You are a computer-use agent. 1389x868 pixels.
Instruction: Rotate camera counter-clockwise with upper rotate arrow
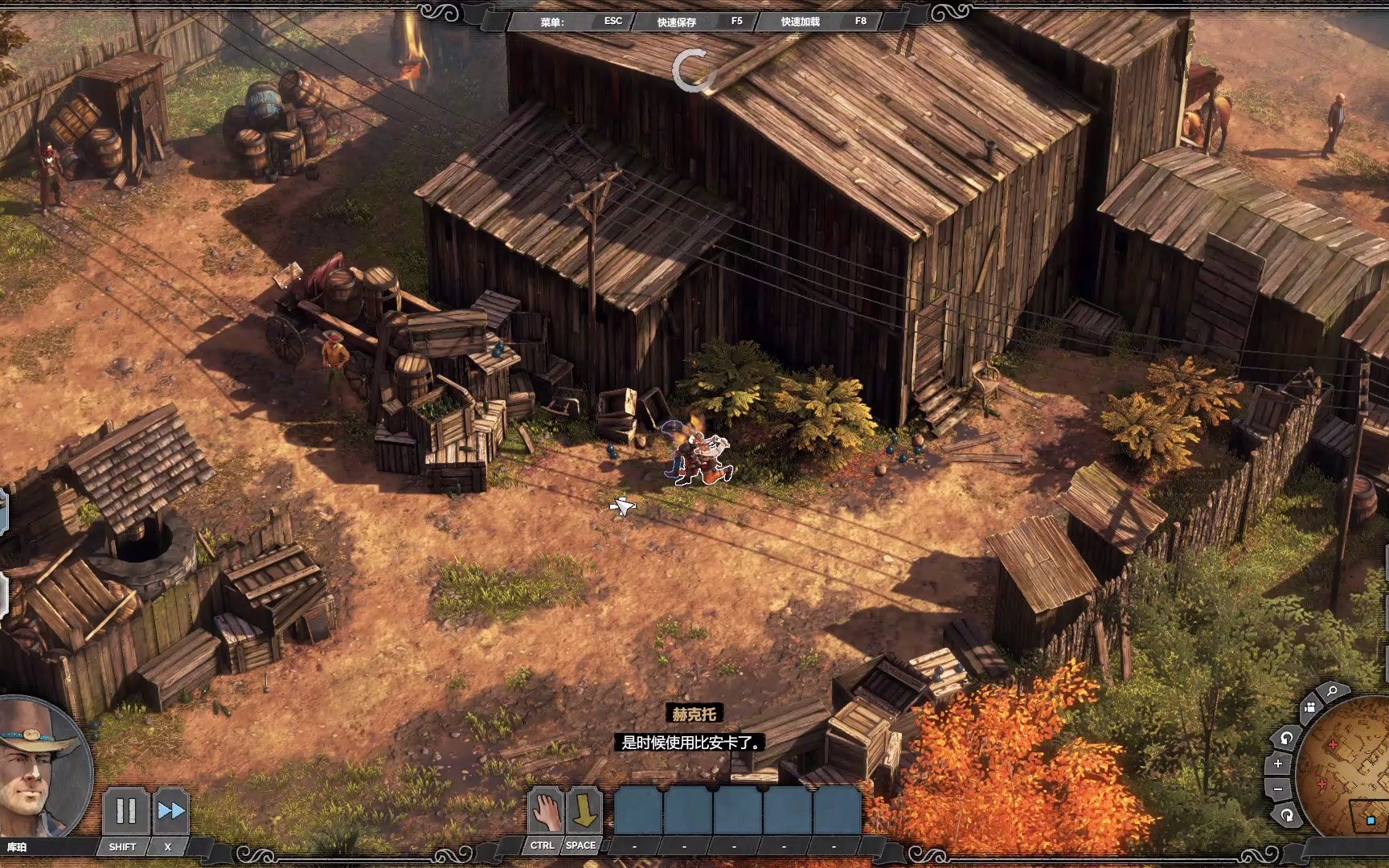click(x=1286, y=738)
